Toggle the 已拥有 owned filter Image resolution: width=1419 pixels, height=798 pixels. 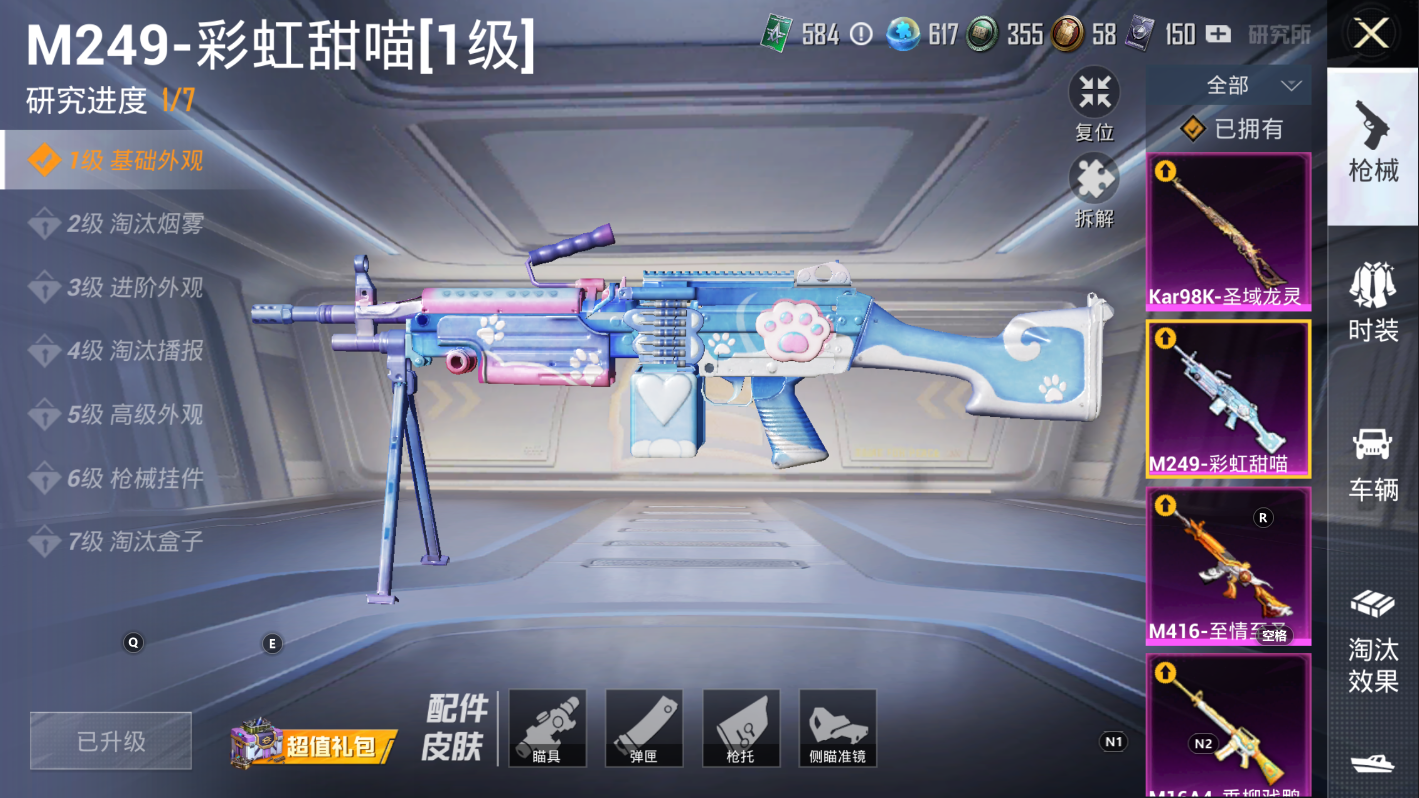point(1231,129)
